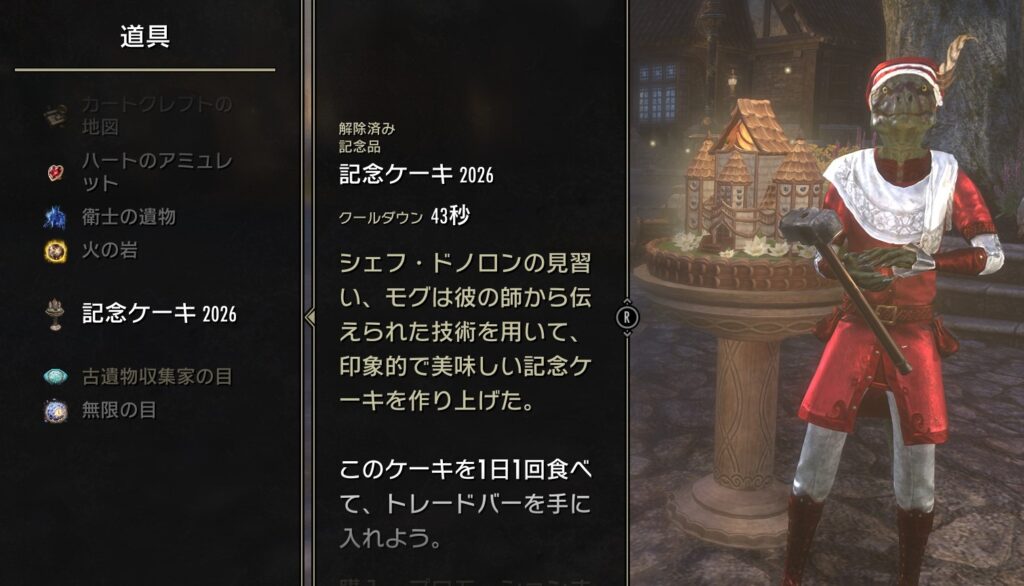1024x586 pixels.
Task: Choose 衛士の遺物 from the list
Action: pos(129,217)
